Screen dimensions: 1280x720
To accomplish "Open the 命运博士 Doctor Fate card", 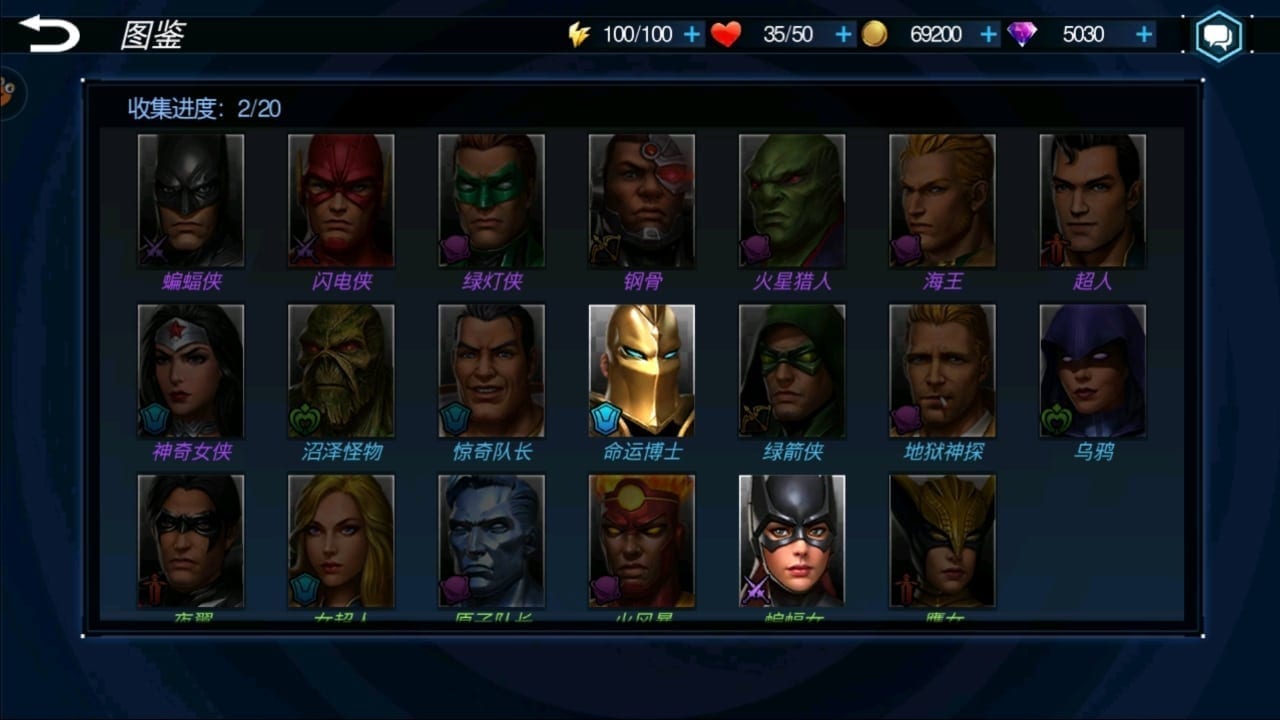I will (x=641, y=371).
